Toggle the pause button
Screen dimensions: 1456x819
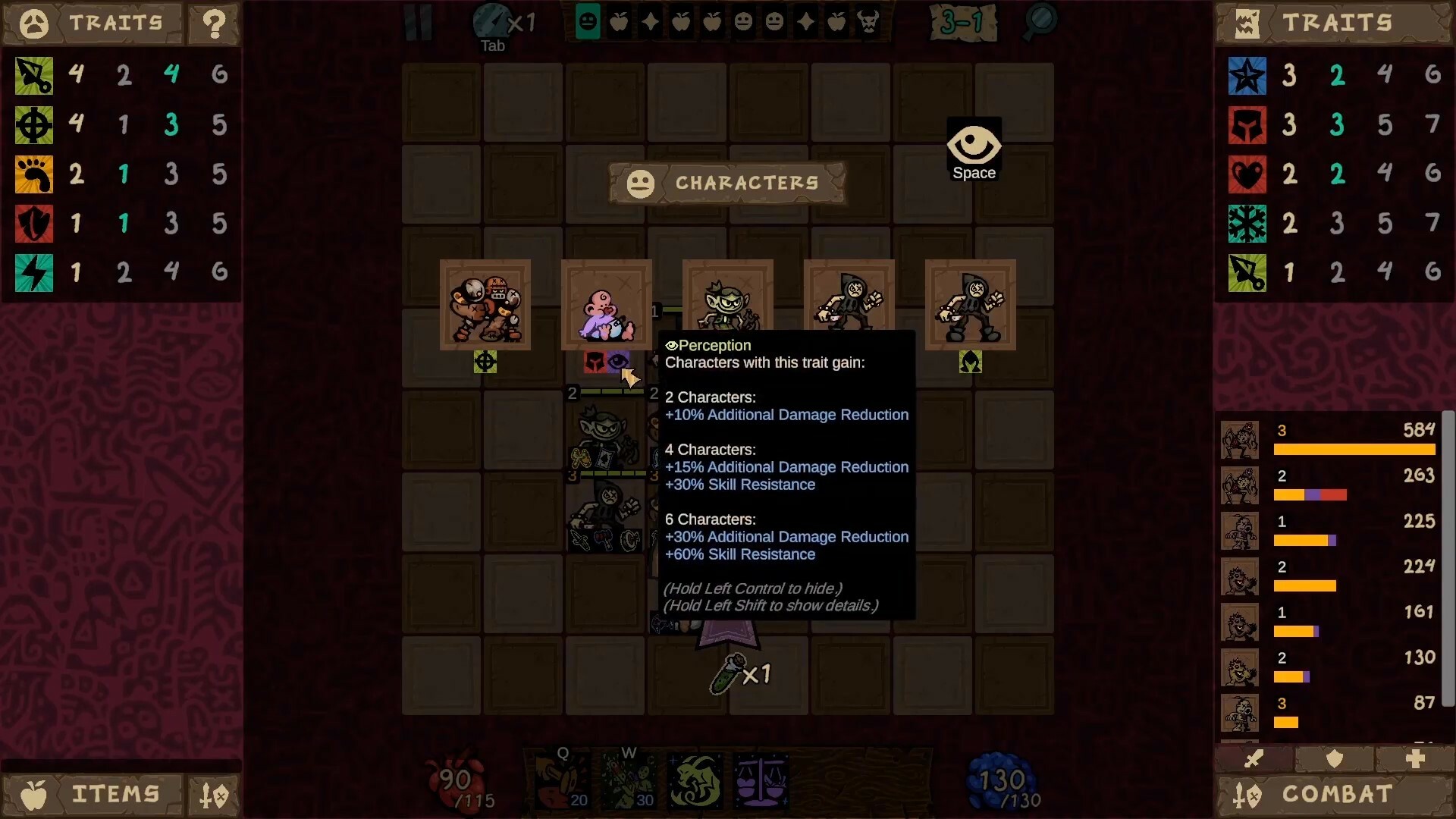(x=418, y=23)
